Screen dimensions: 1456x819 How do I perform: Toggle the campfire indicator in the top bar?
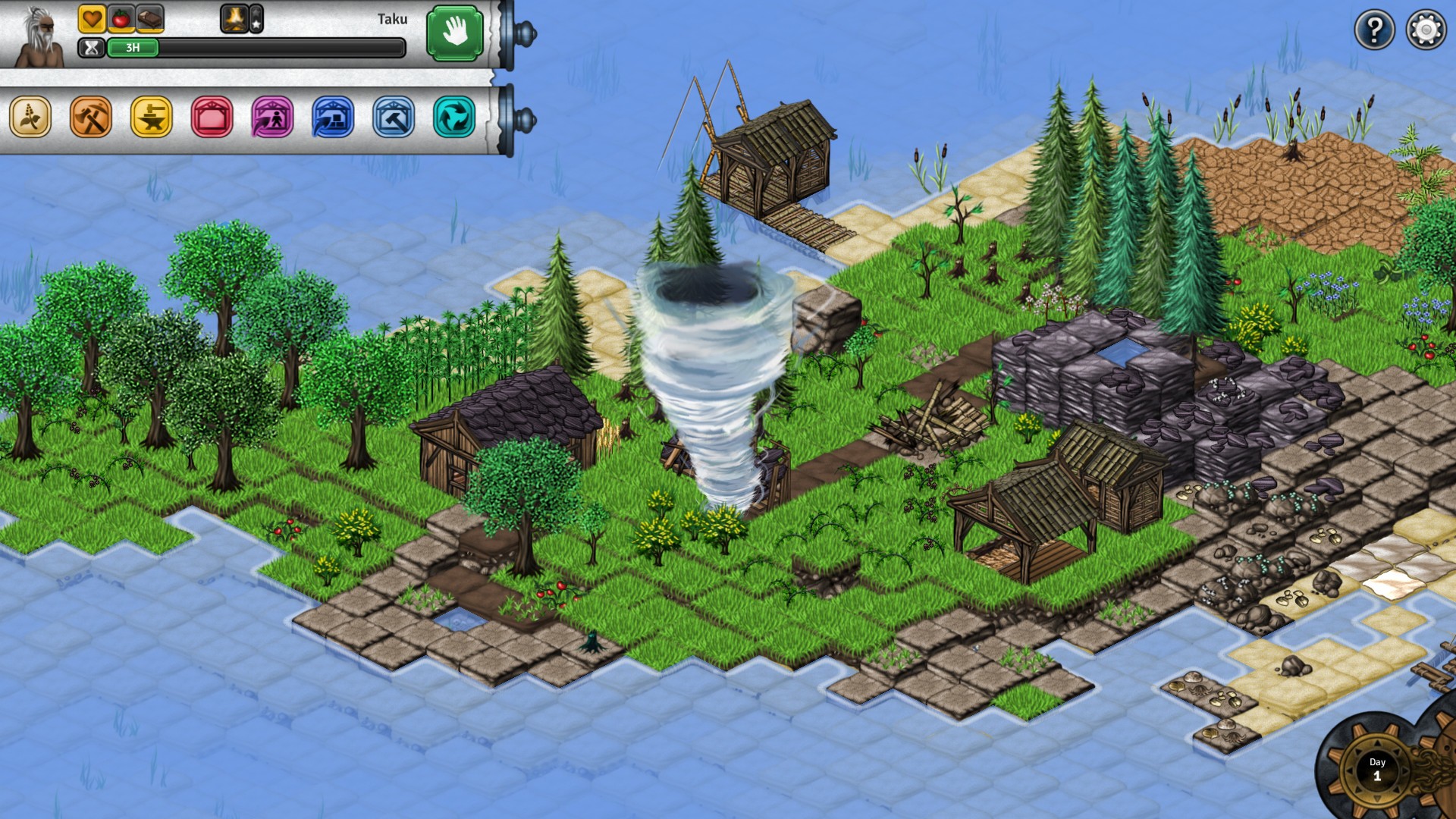235,18
